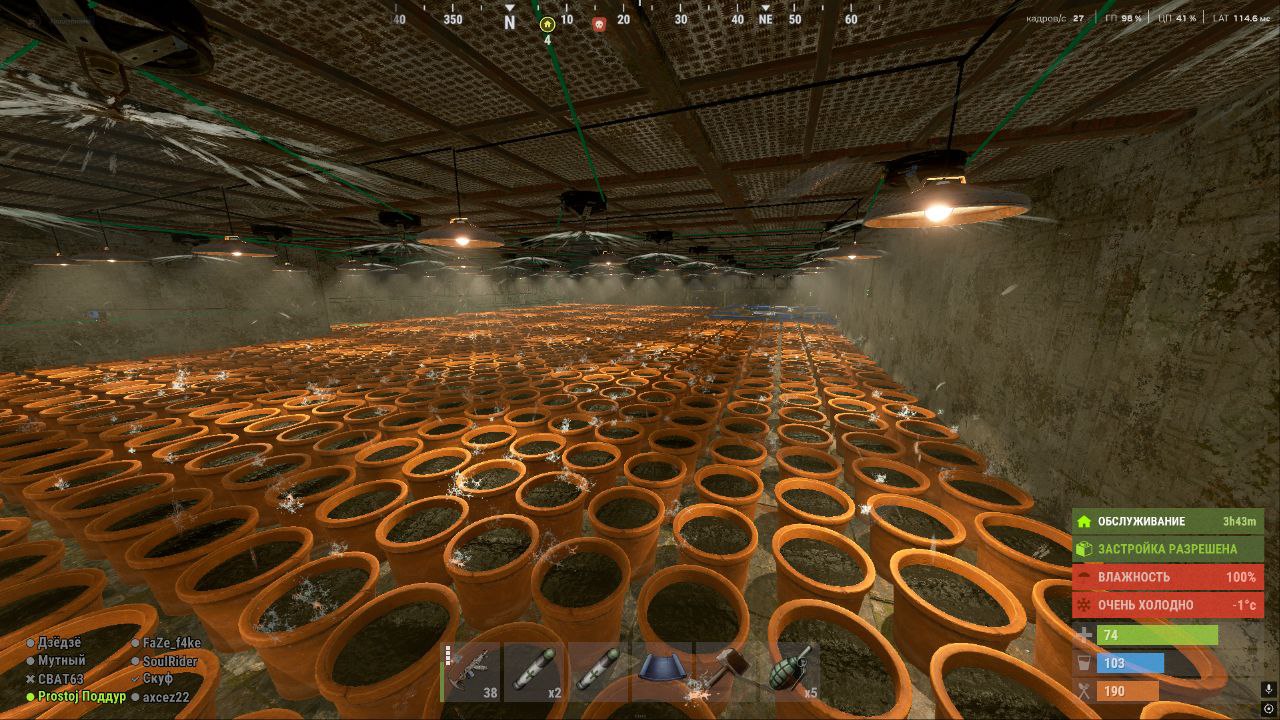1280x720 pixels.
Task: Select teammate Дзёдзё in the team list
Action: point(59,643)
